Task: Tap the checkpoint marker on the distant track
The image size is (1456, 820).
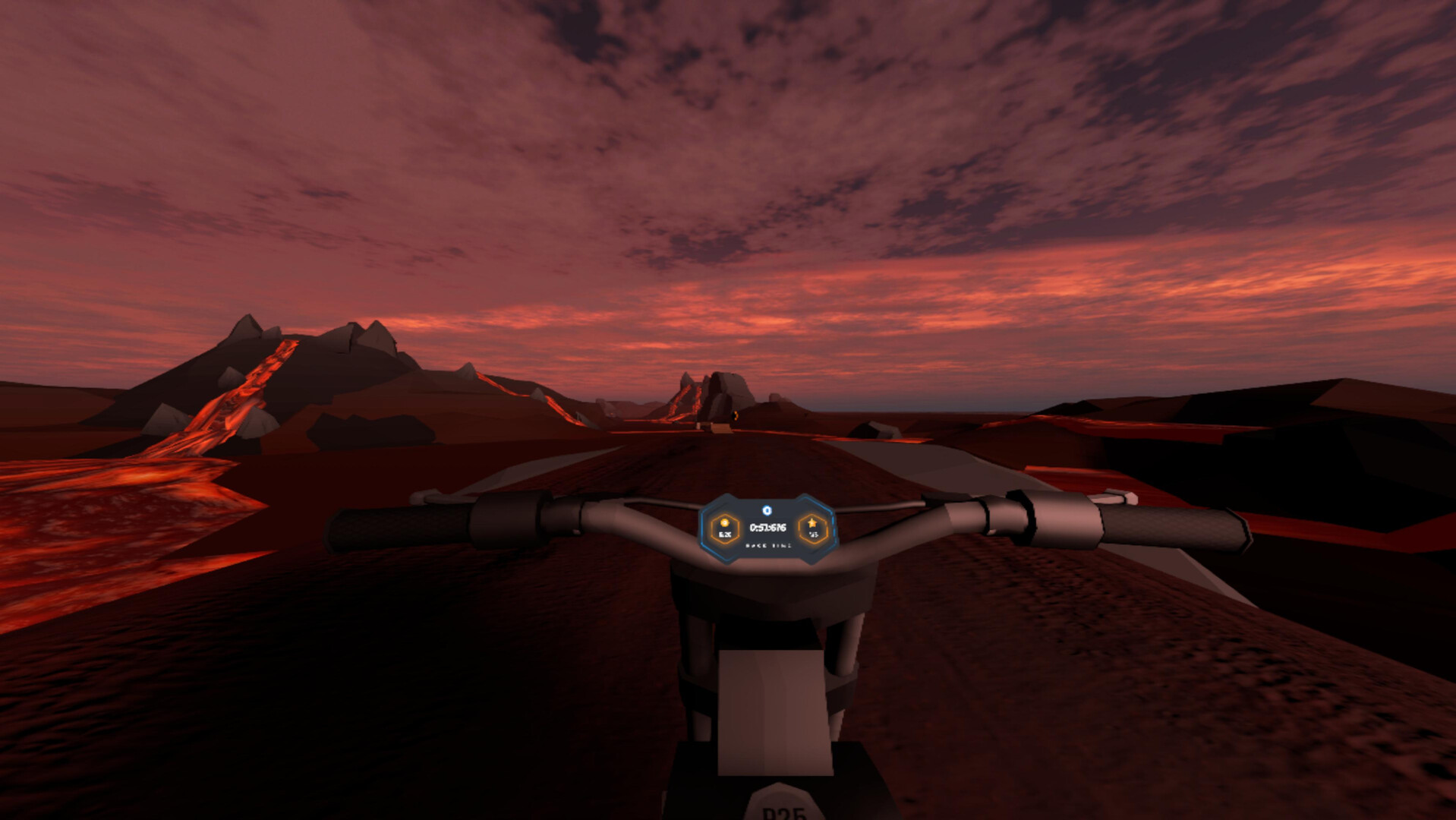Action: coord(736,415)
